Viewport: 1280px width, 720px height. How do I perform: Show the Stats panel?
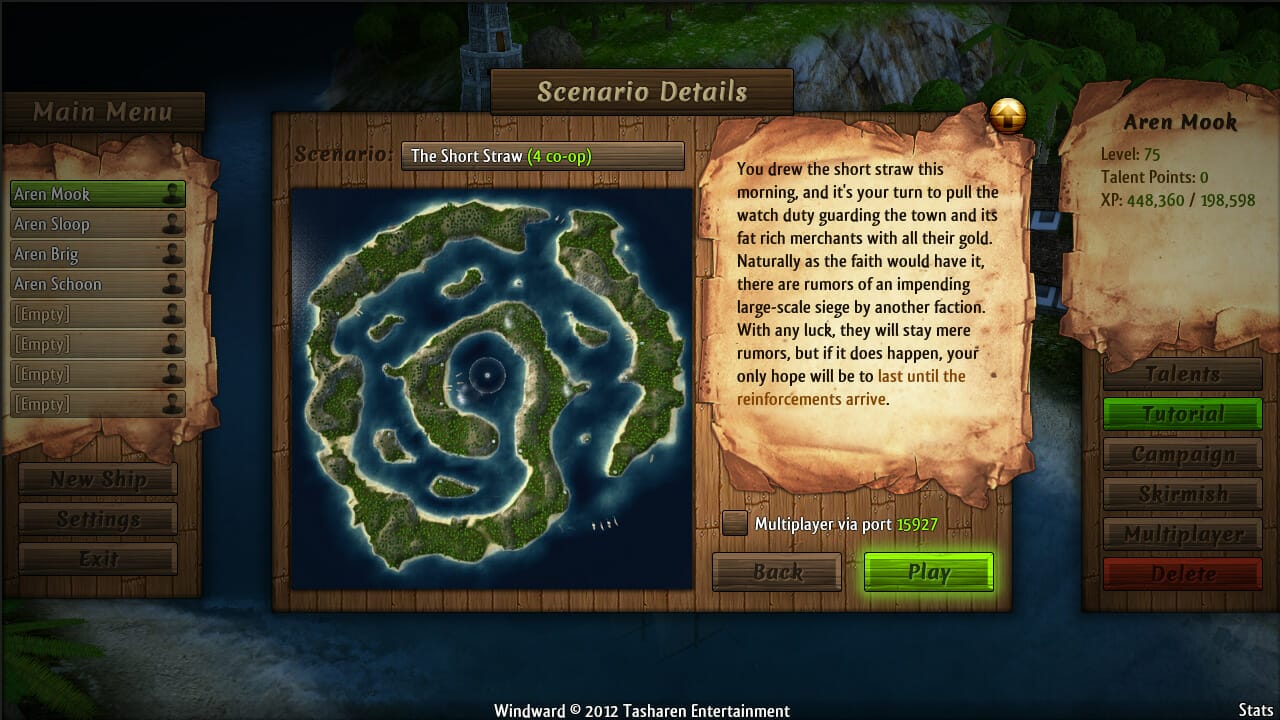point(1255,710)
